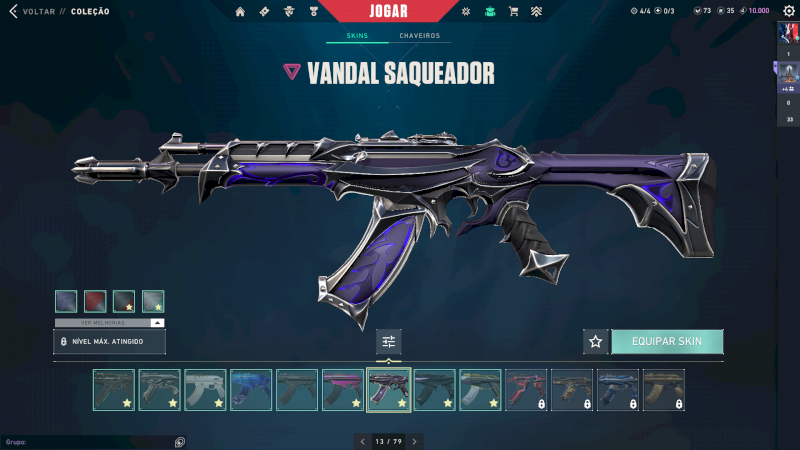
Task: Go to next skin page arrow
Action: click(x=414, y=441)
